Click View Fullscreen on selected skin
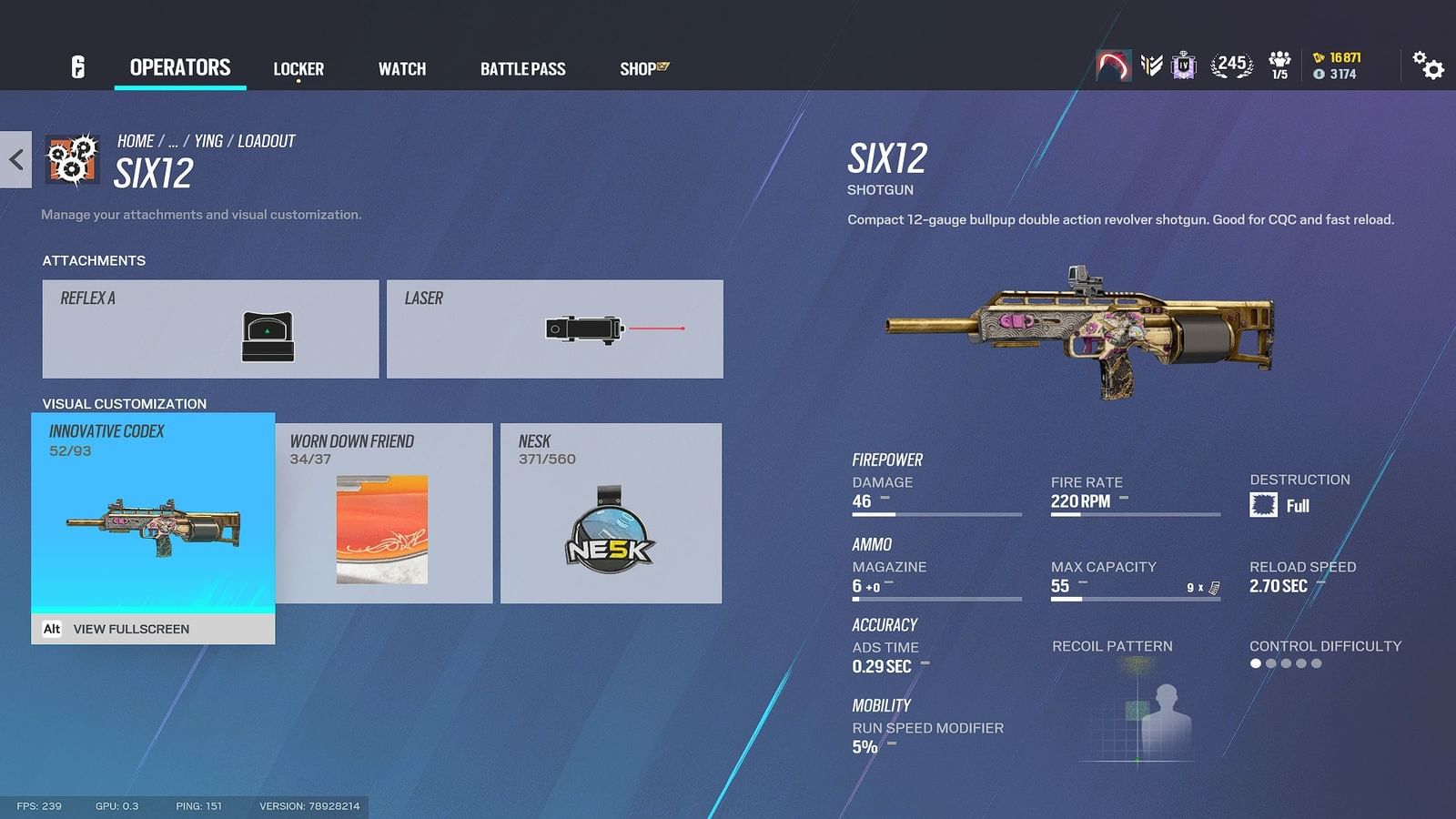Viewport: 1456px width, 819px height. click(131, 629)
